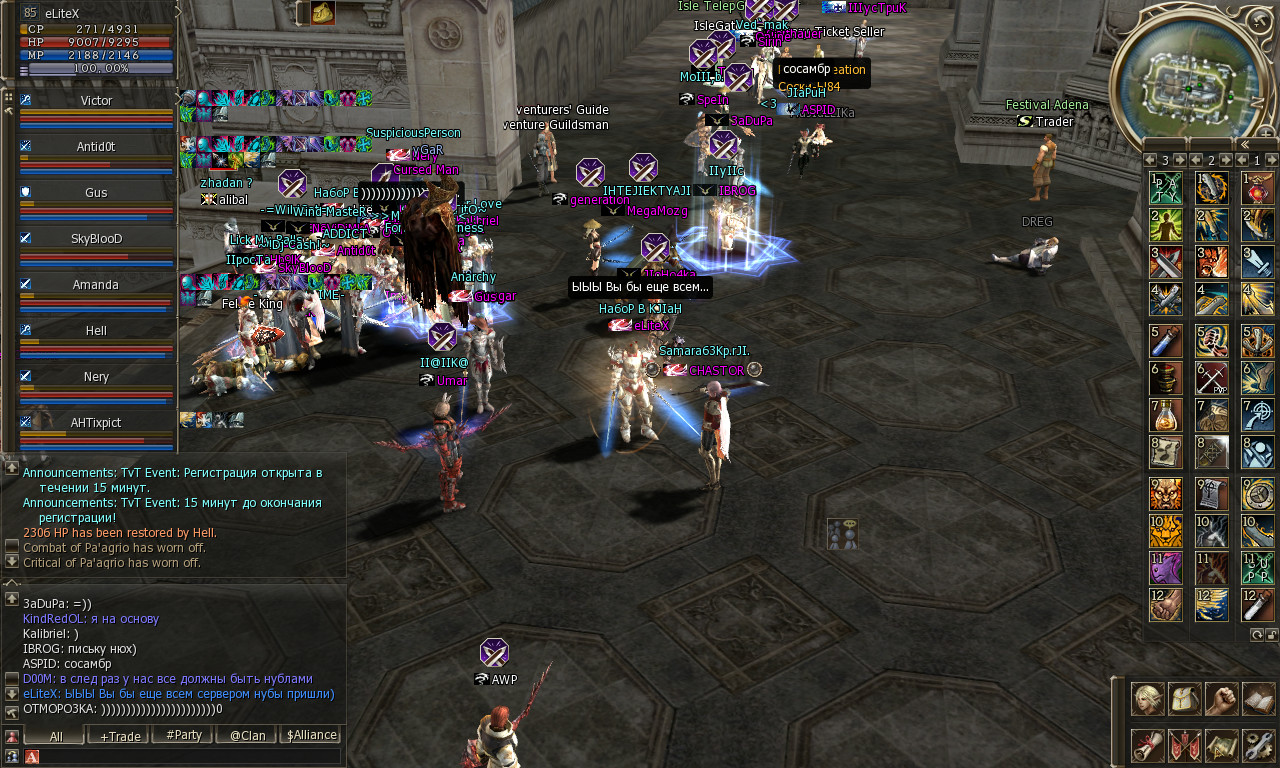Image resolution: width=1280 pixels, height=768 pixels.
Task: Select party member Amanda
Action: point(96,285)
